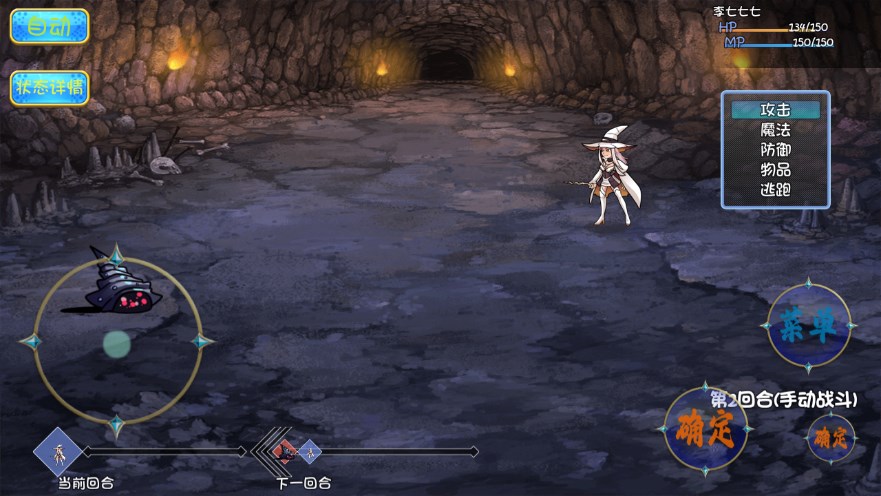The image size is (881, 496).
Task: Choose the 逃跑 escape option
Action: [775, 189]
